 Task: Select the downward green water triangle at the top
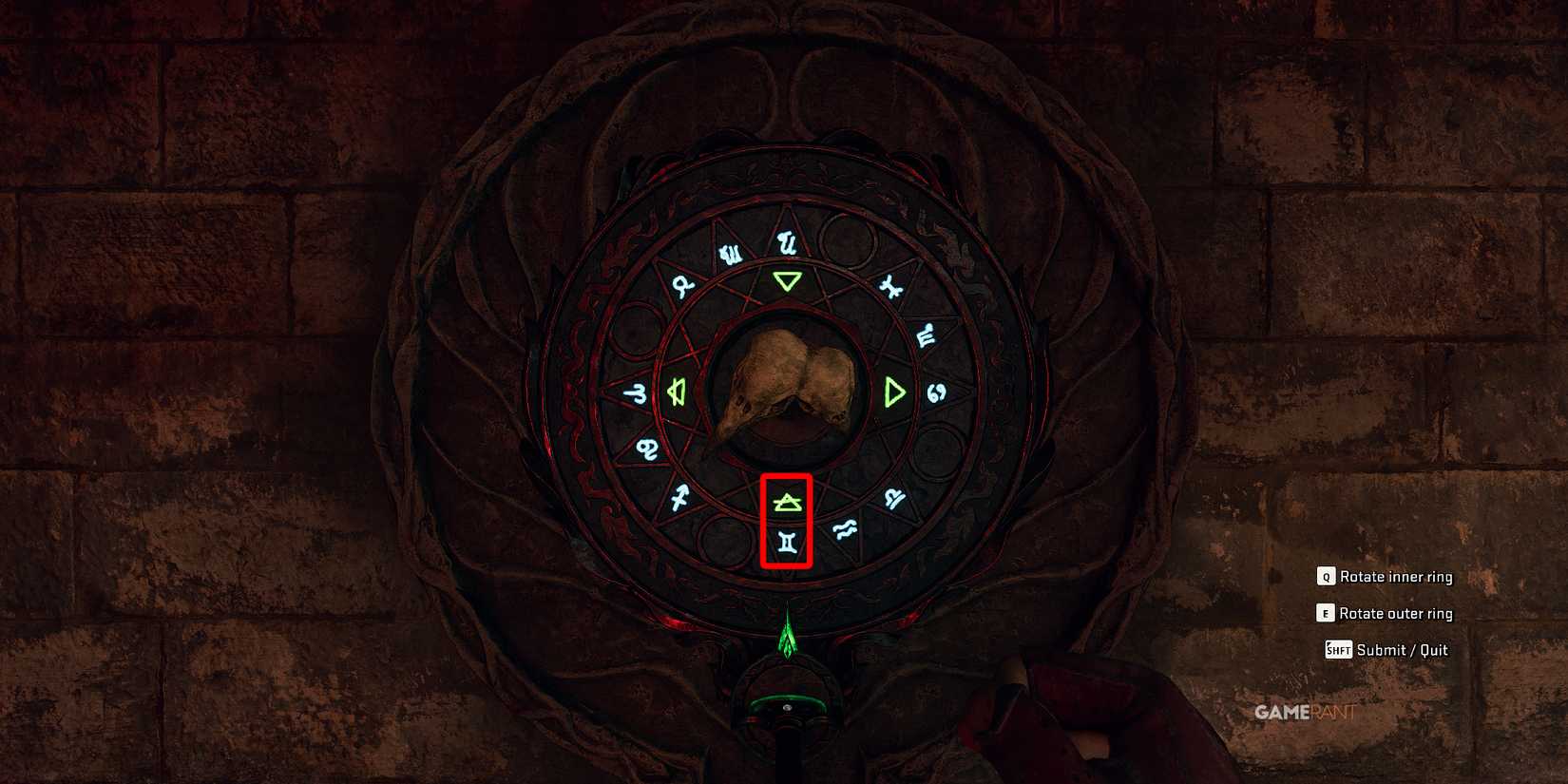pos(787,281)
